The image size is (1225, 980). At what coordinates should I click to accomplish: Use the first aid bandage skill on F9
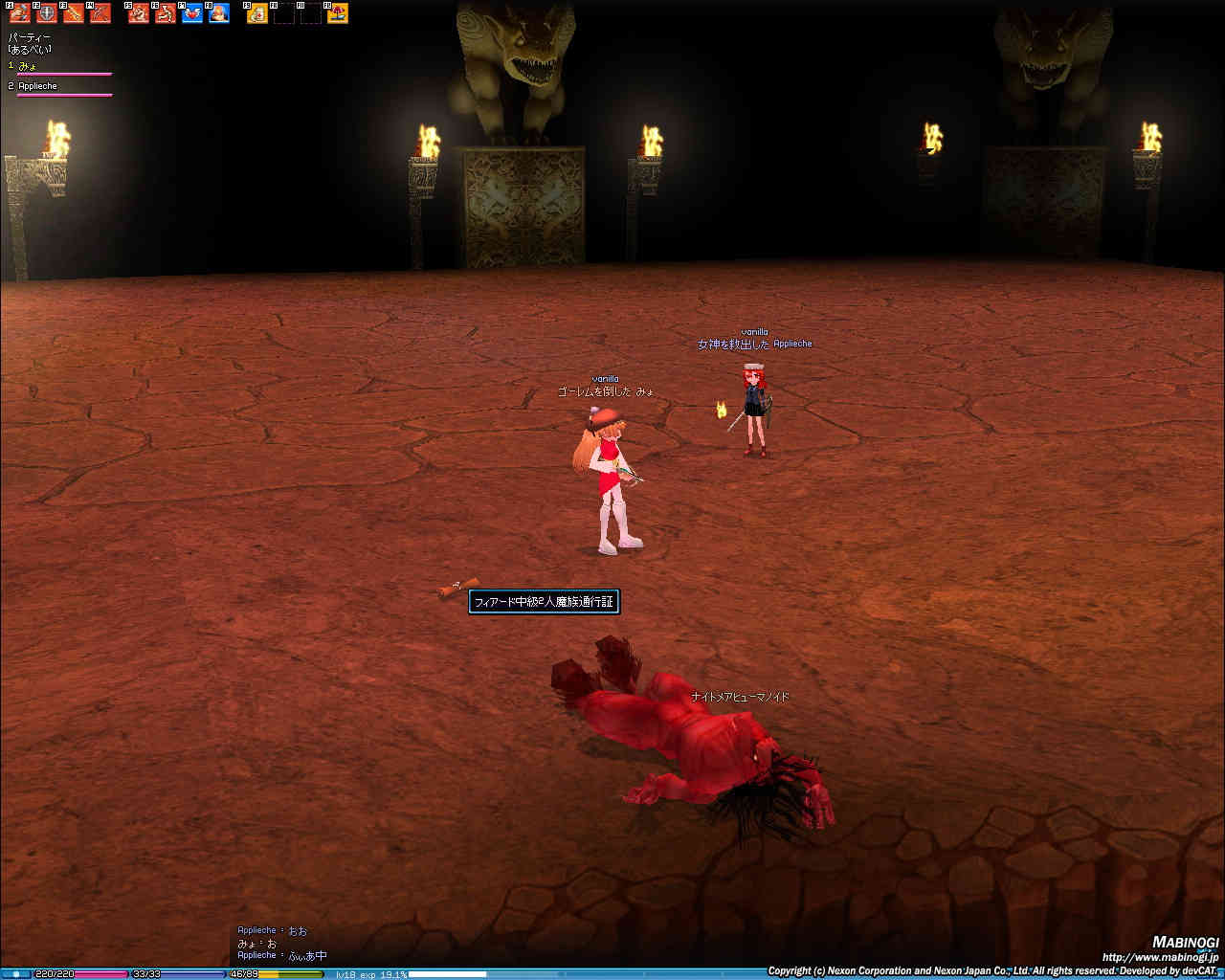coord(257,13)
